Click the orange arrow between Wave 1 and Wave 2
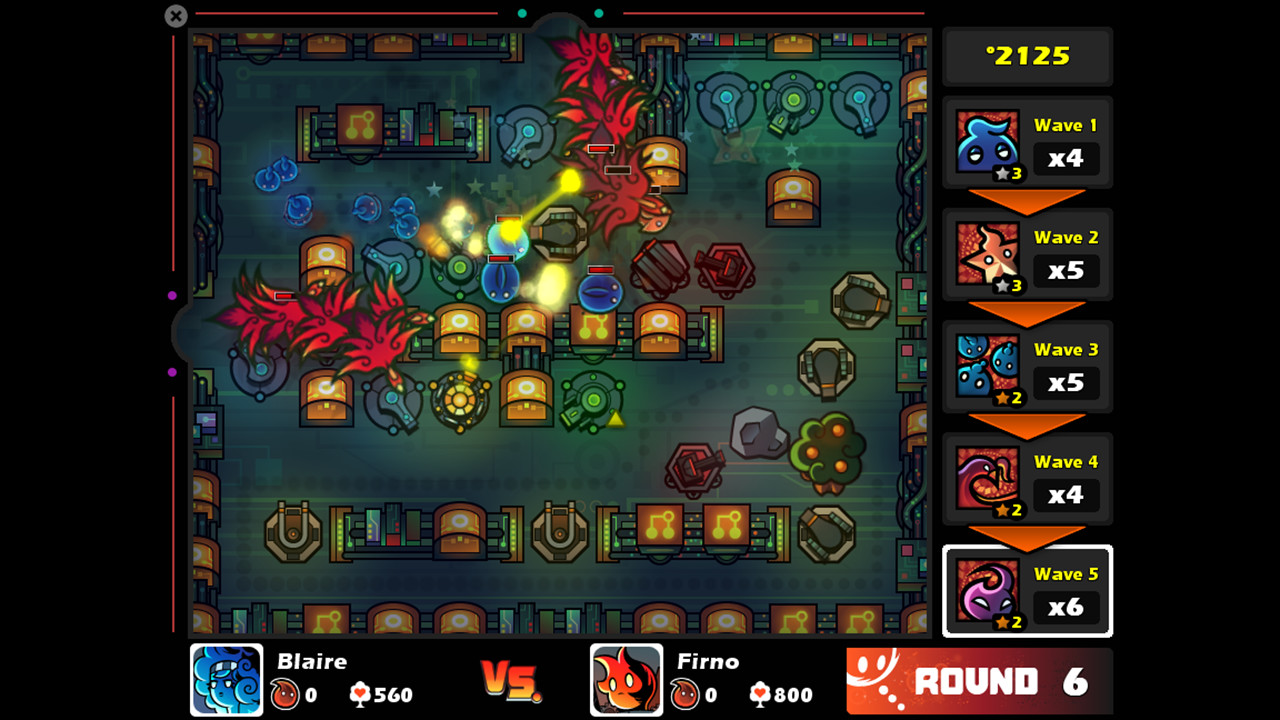The height and width of the screenshot is (720, 1280). [x=1027, y=197]
